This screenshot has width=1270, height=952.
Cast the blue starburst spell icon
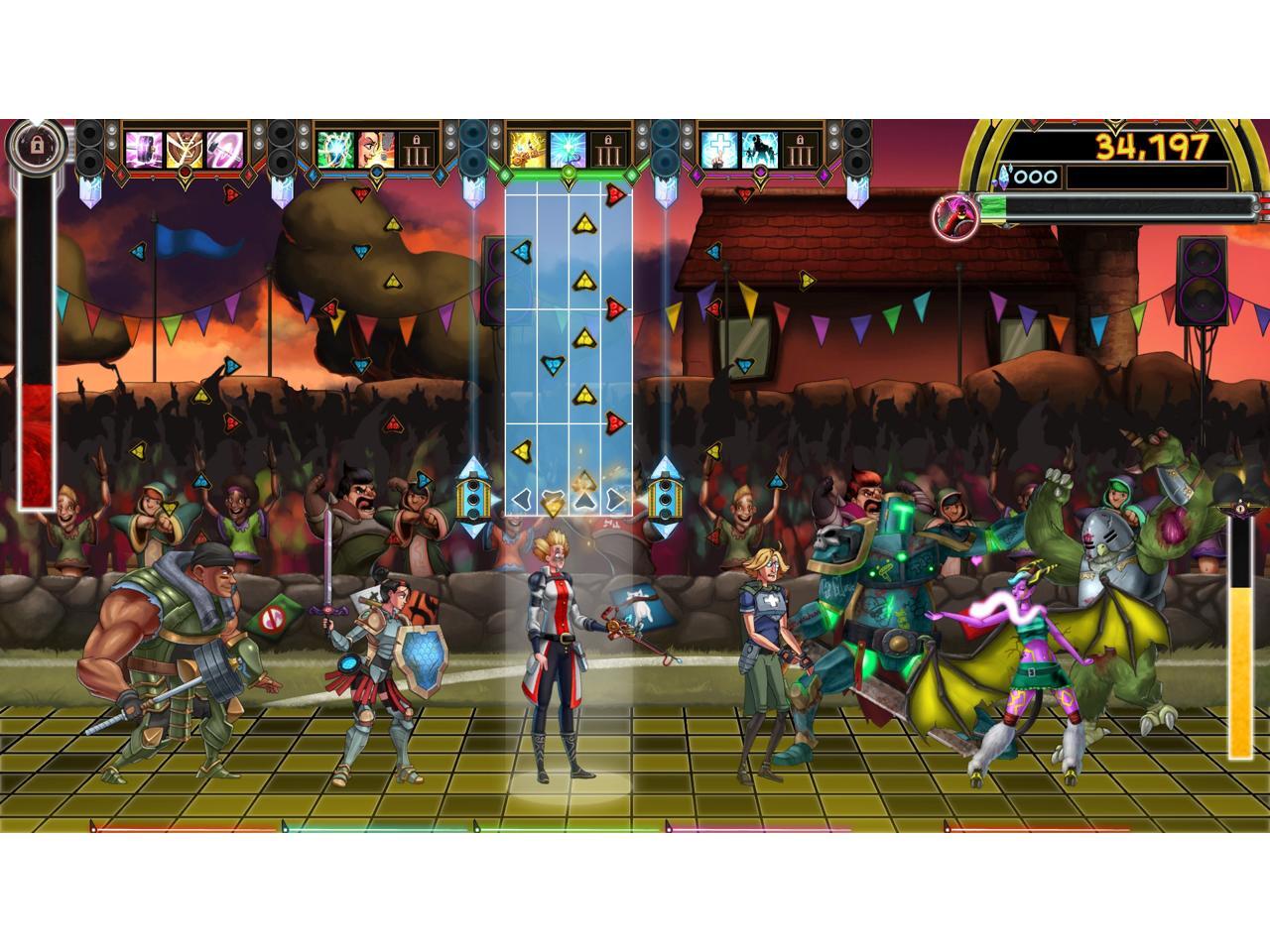pos(568,149)
